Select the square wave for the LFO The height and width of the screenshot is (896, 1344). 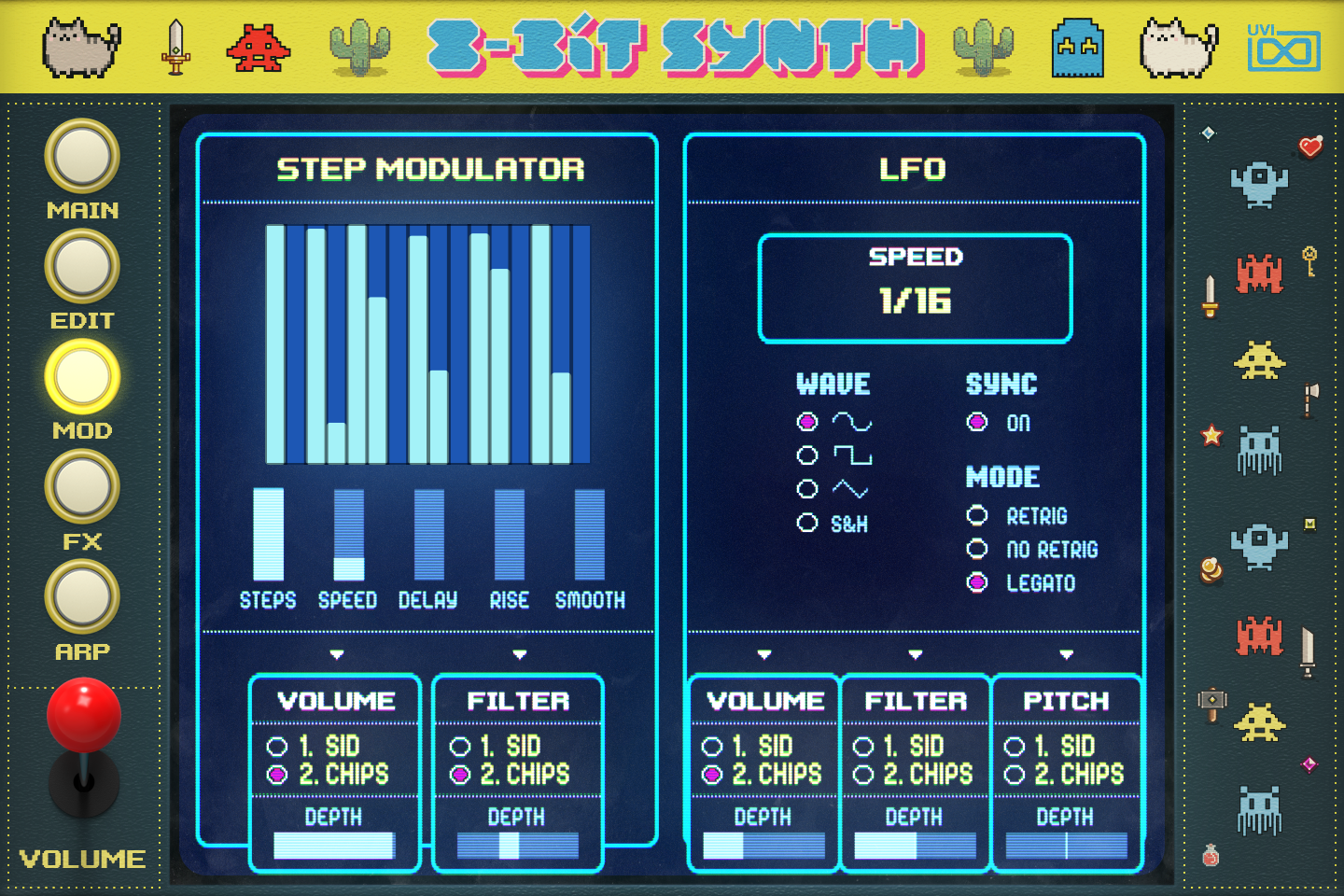point(806,455)
